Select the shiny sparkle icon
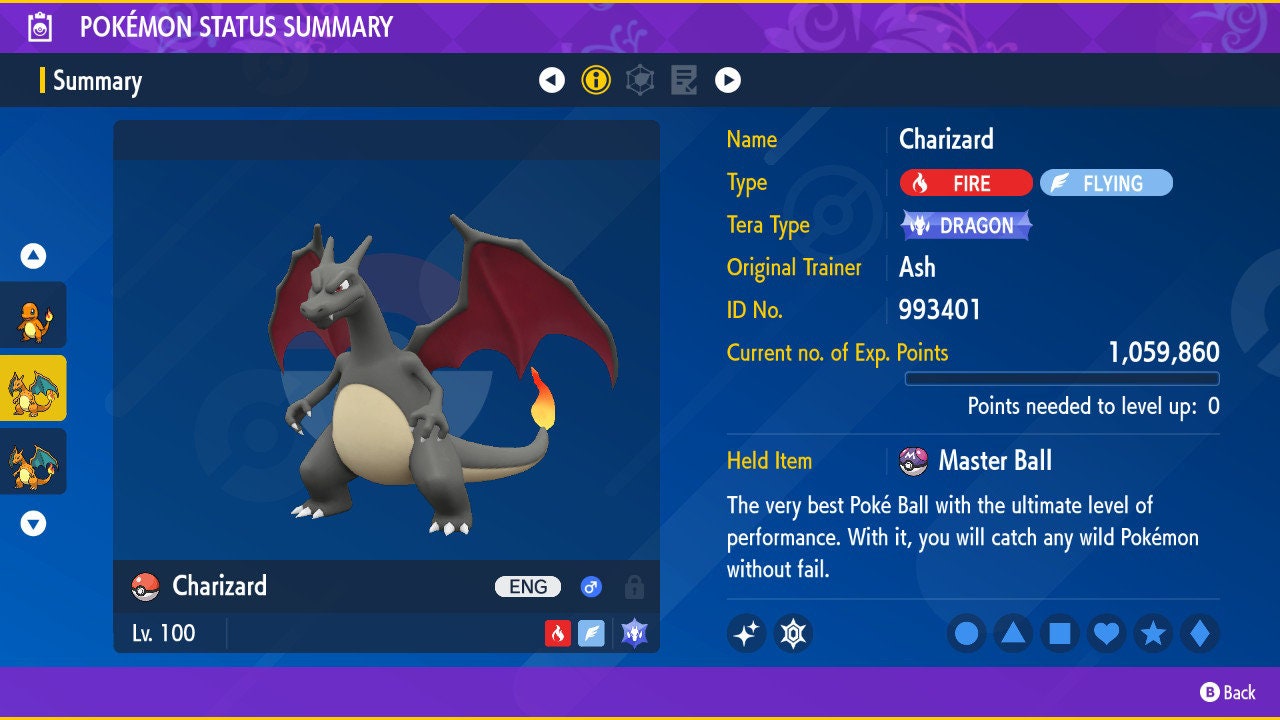The height and width of the screenshot is (720, 1280). click(746, 632)
